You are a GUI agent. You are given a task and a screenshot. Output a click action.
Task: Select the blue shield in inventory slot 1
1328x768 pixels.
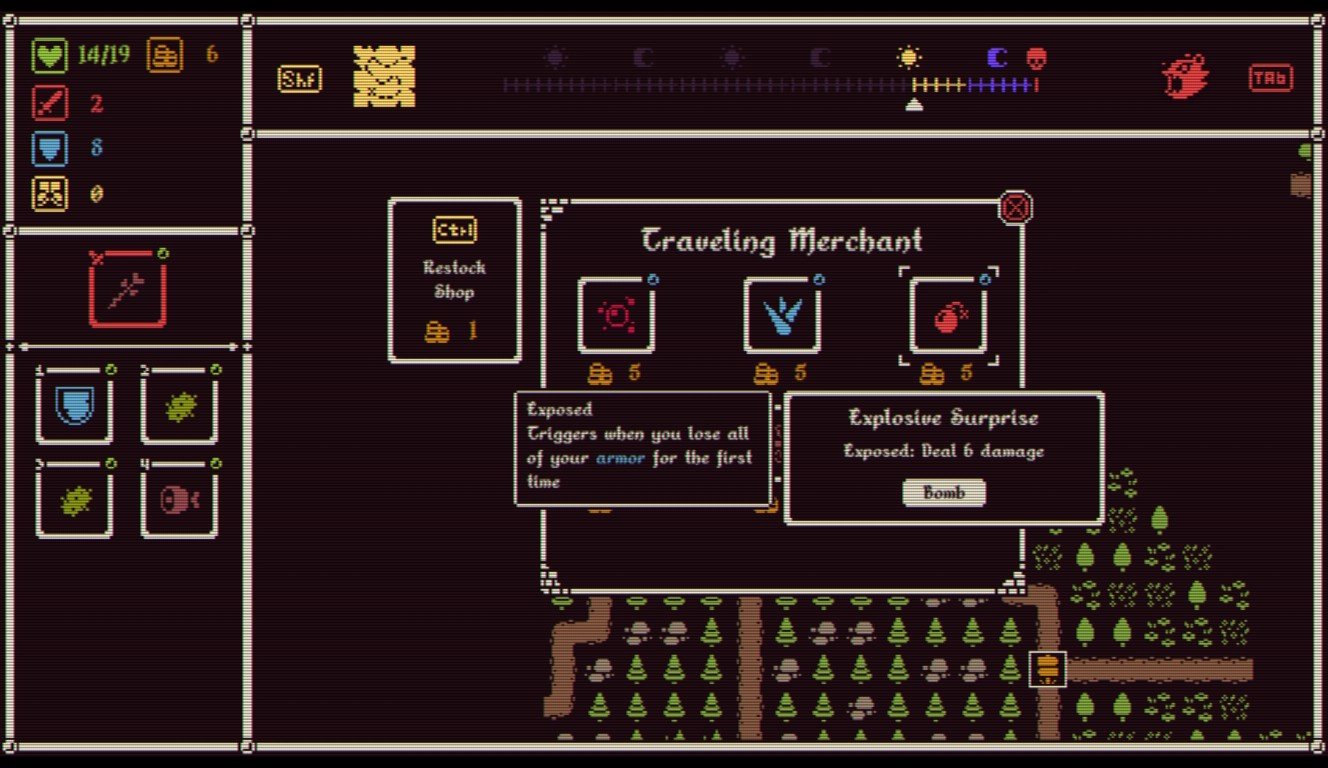[75, 404]
